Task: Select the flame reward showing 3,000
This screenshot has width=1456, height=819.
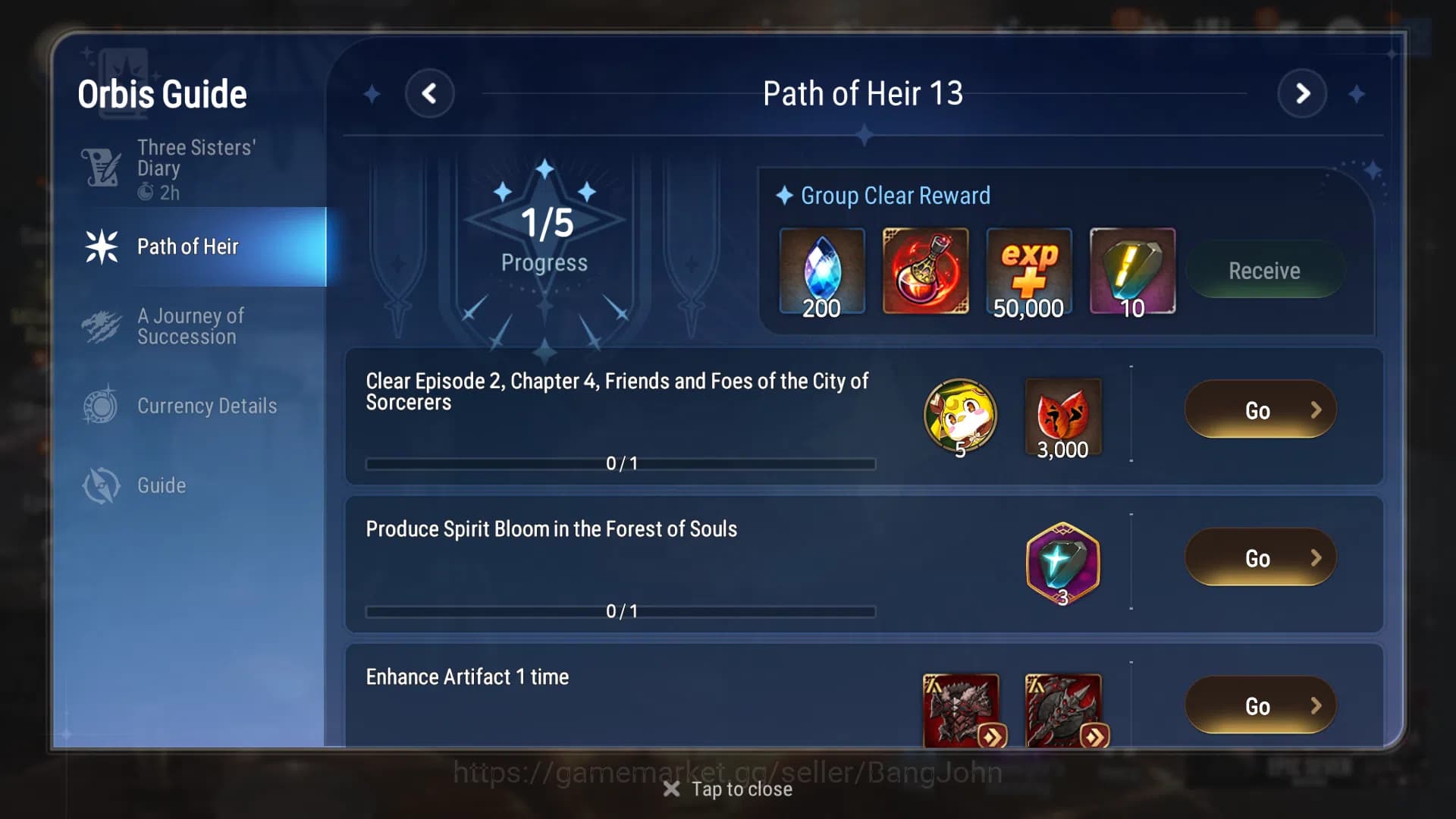Action: 1062,416
